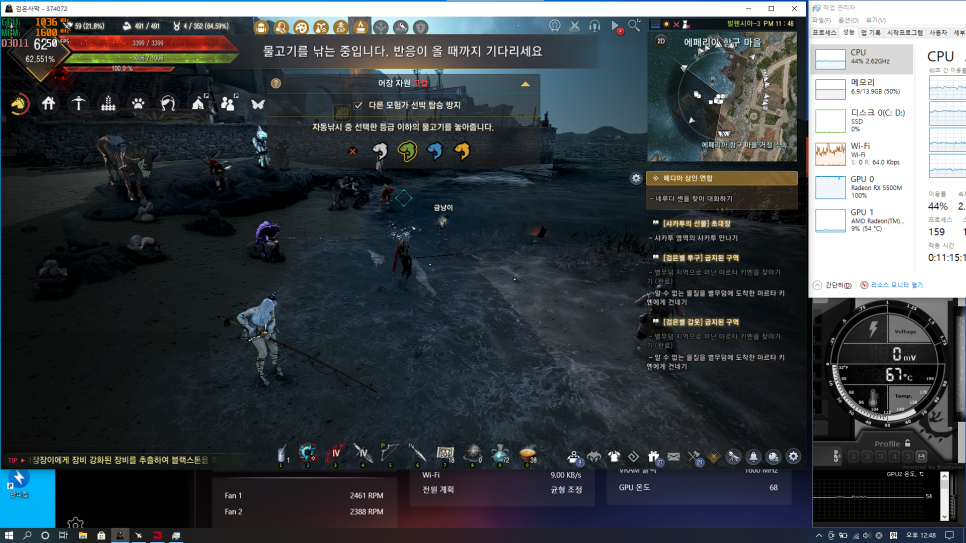The image size is (966, 543).
Task: Open the house icon in the top-left row
Action: point(48,103)
